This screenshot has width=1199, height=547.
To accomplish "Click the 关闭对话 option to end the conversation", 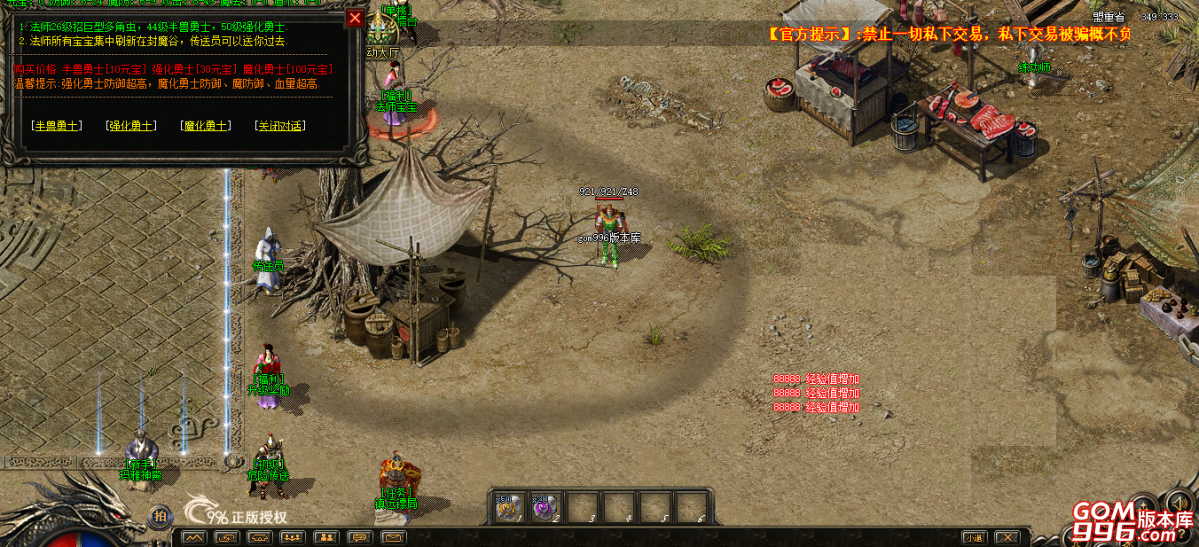I will [x=281, y=126].
